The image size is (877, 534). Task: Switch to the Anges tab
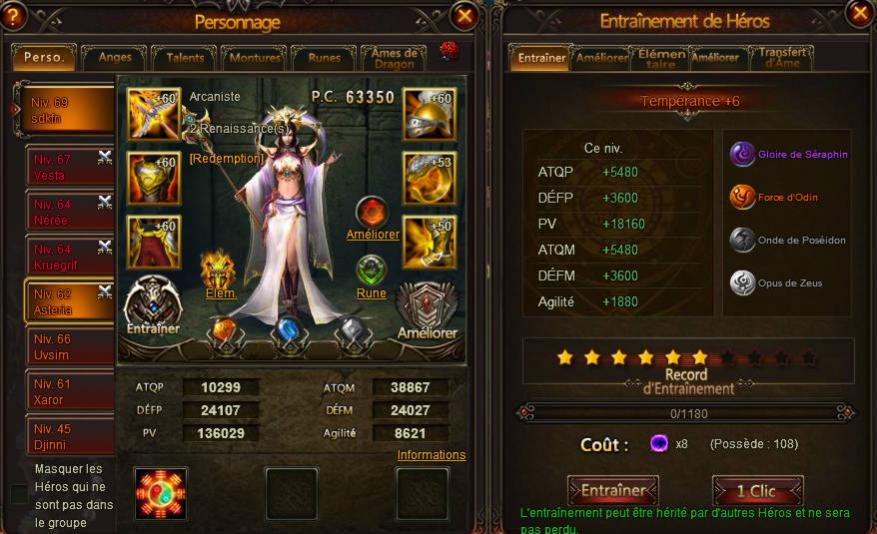pos(115,58)
